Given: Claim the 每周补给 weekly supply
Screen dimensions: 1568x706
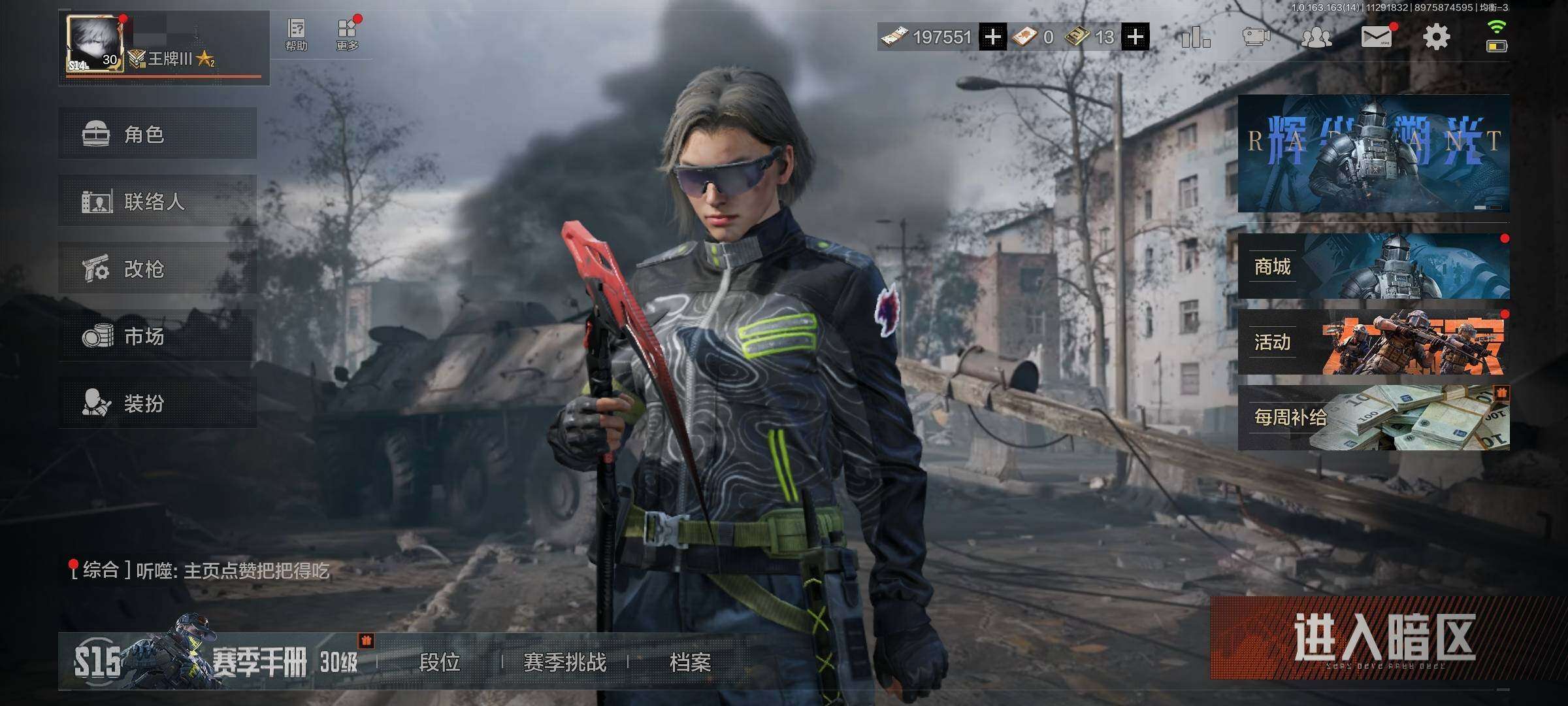Looking at the screenshot, I should [x=1373, y=418].
